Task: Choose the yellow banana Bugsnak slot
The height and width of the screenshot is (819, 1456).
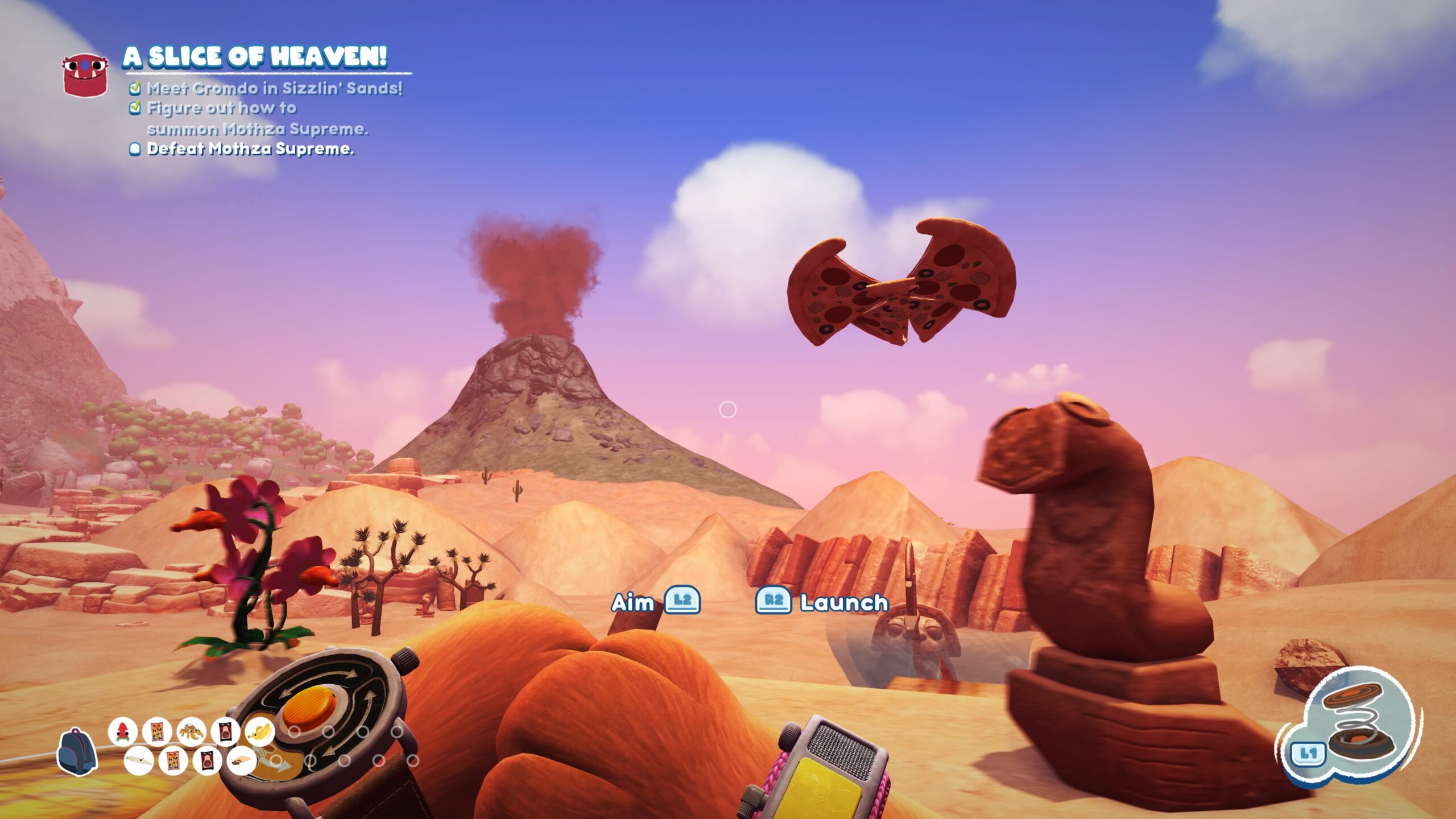Action: click(259, 731)
